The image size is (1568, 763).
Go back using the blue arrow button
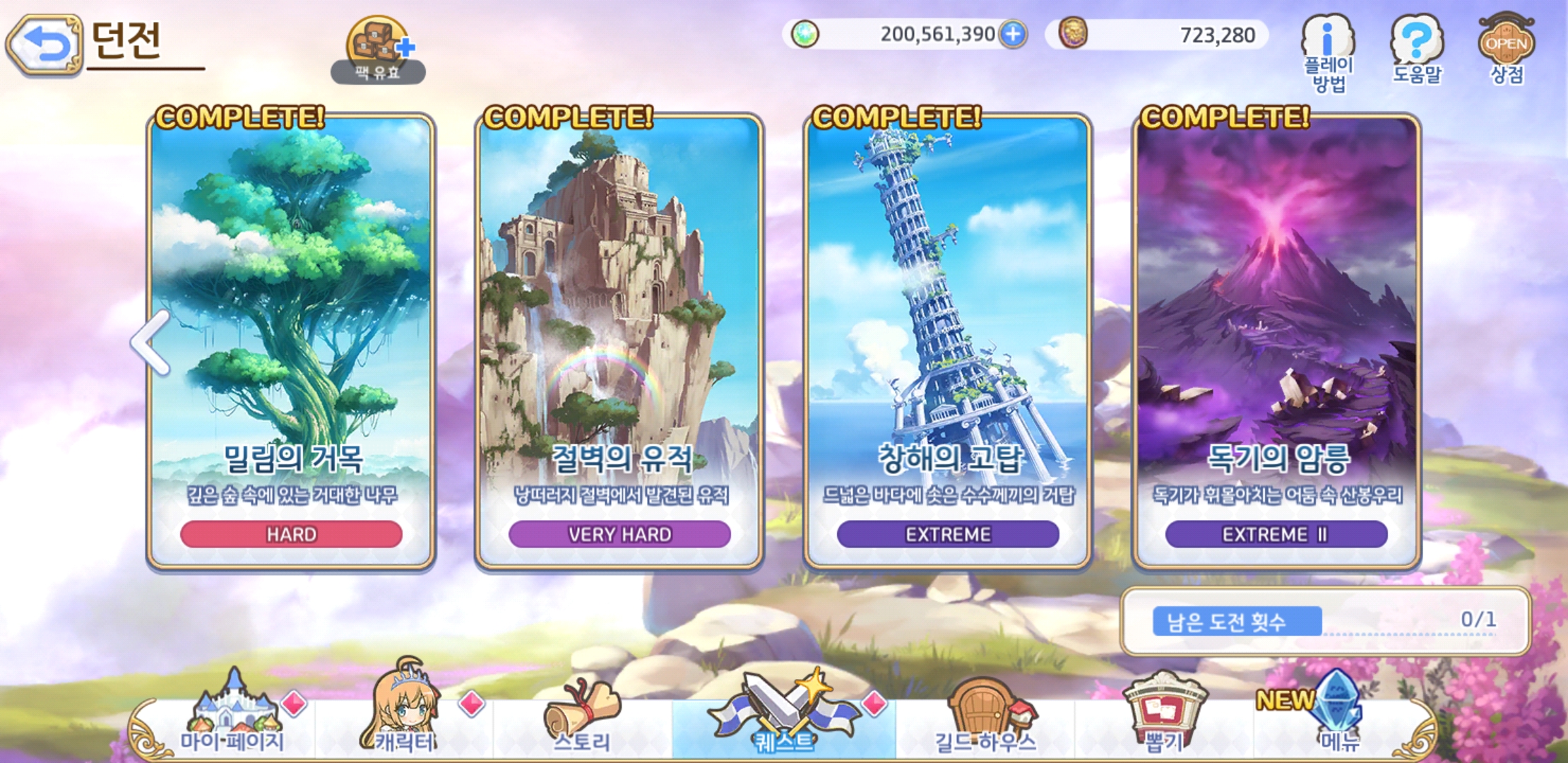[44, 45]
